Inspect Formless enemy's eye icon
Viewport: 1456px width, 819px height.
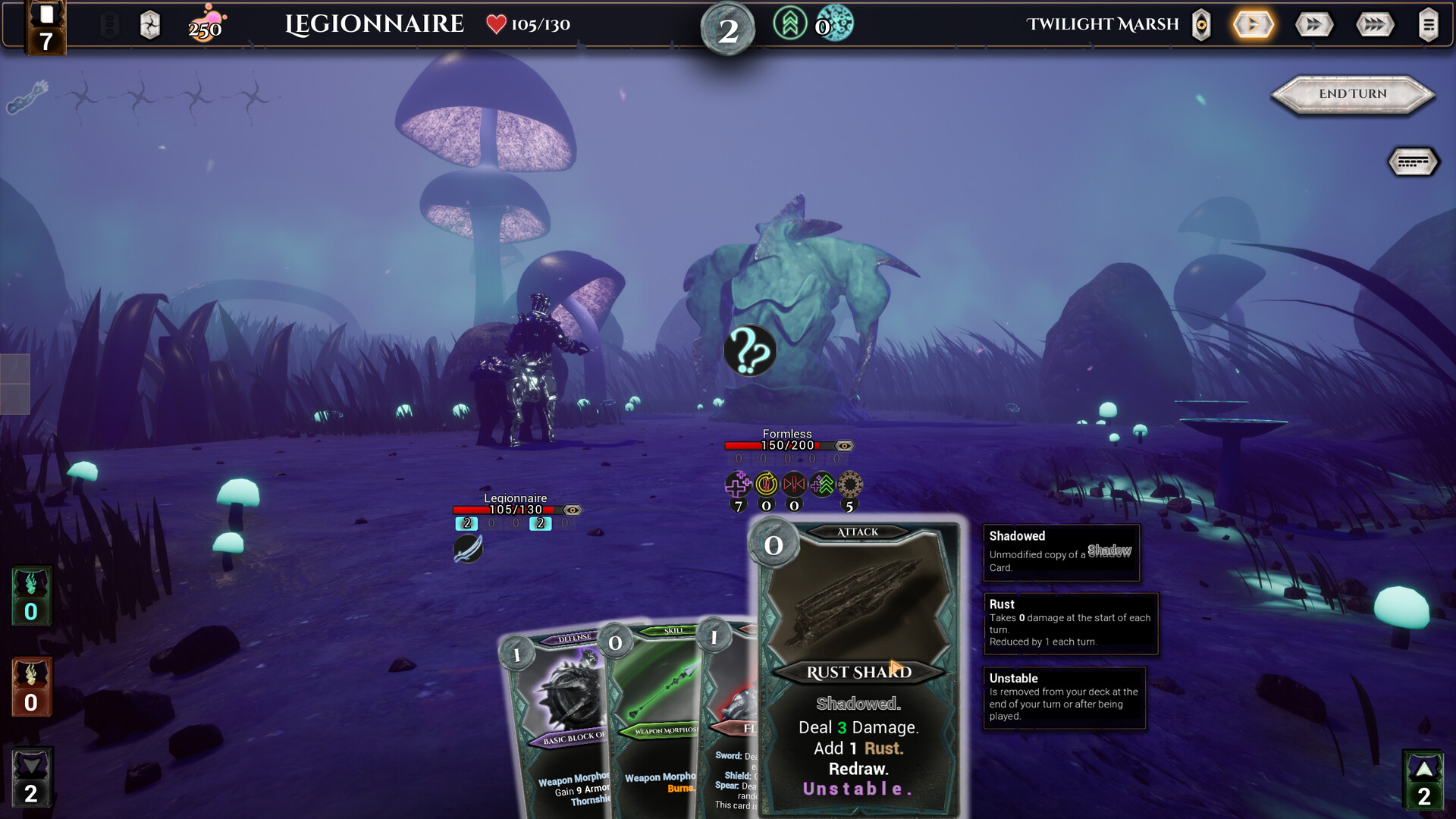(844, 446)
